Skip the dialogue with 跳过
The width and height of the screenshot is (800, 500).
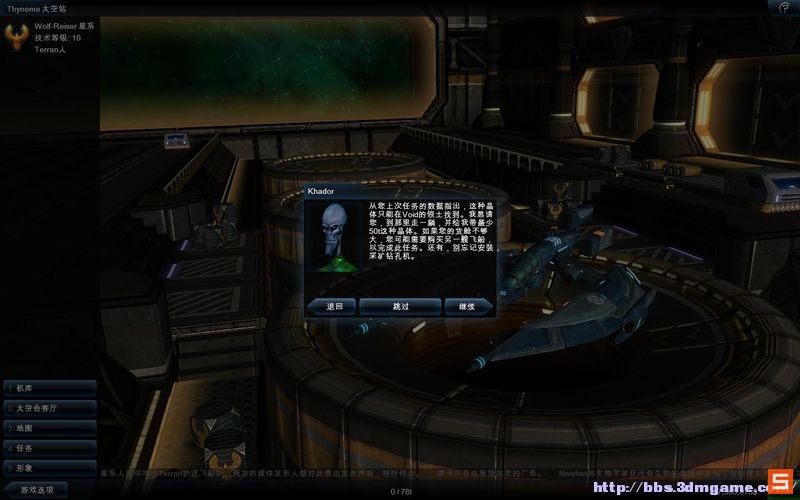pyautogui.click(x=400, y=306)
